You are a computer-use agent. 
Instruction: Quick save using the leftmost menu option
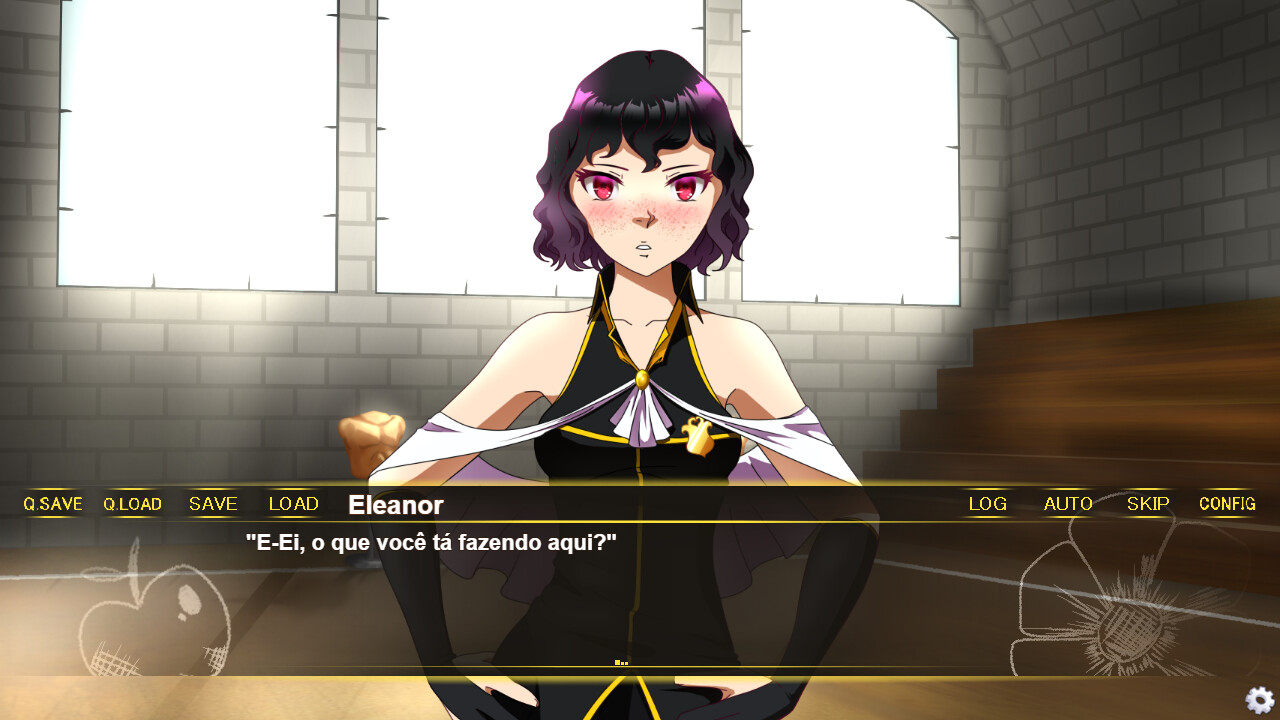click(51, 504)
